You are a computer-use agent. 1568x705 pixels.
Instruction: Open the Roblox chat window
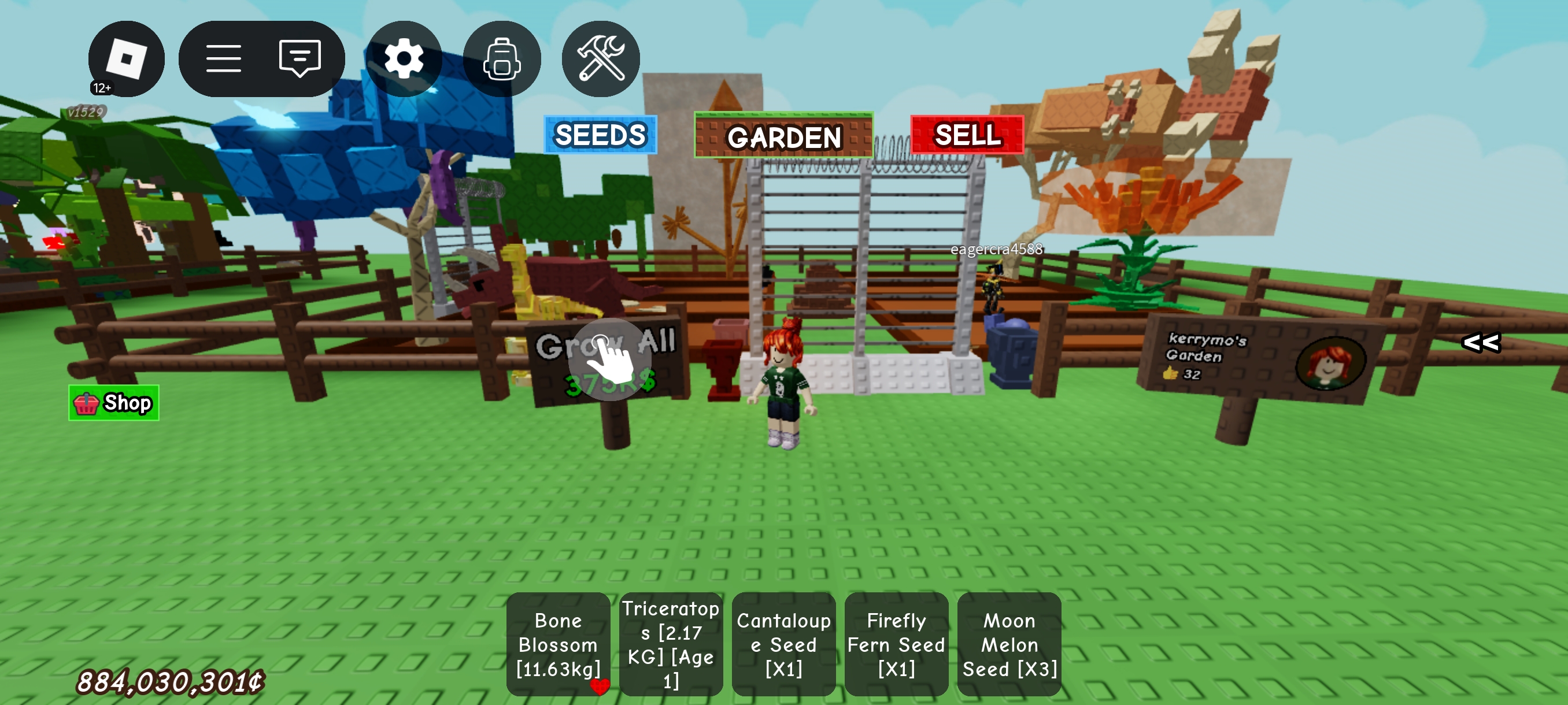coord(299,59)
